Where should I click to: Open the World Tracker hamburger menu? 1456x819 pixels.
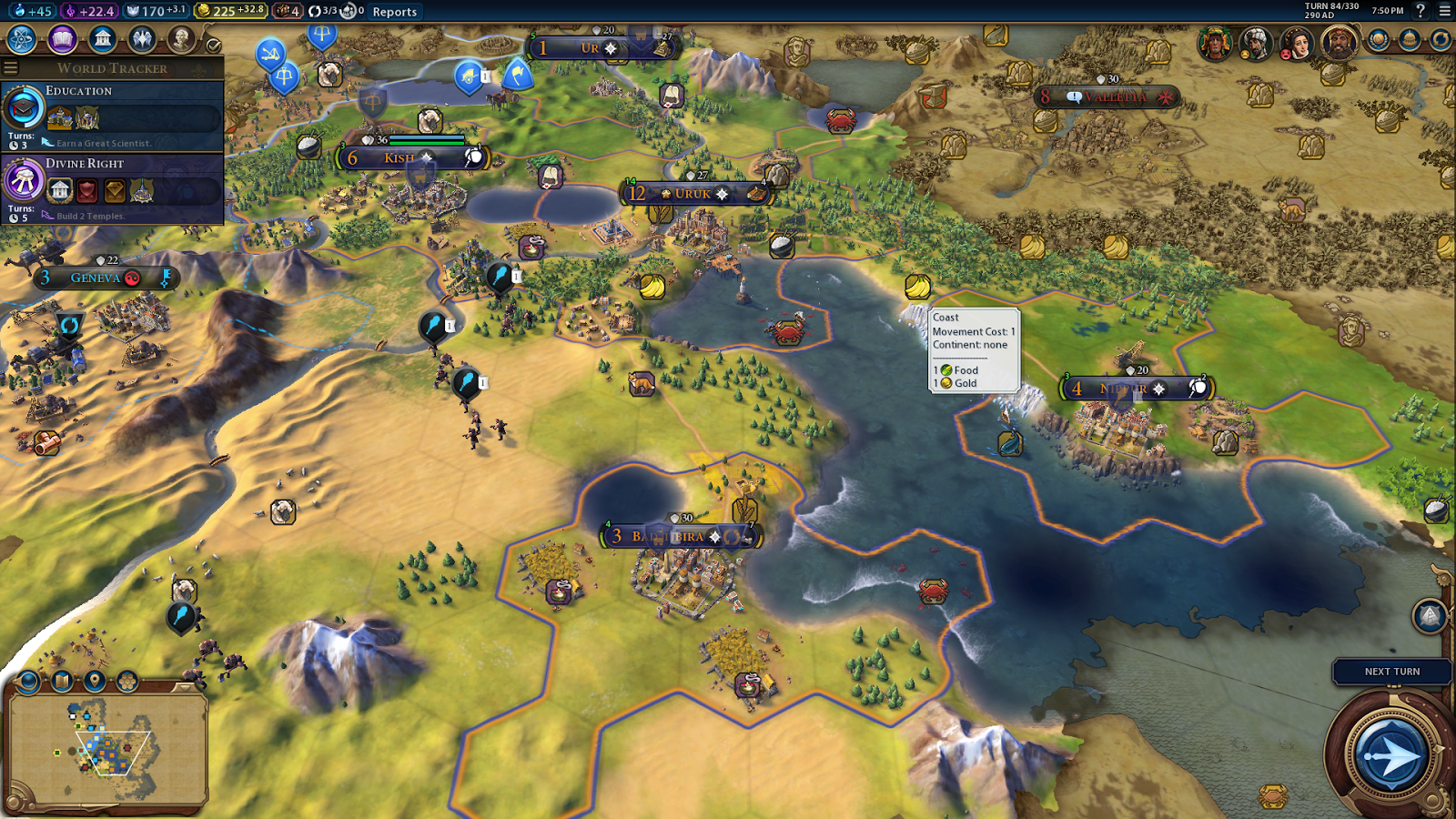click(10, 66)
